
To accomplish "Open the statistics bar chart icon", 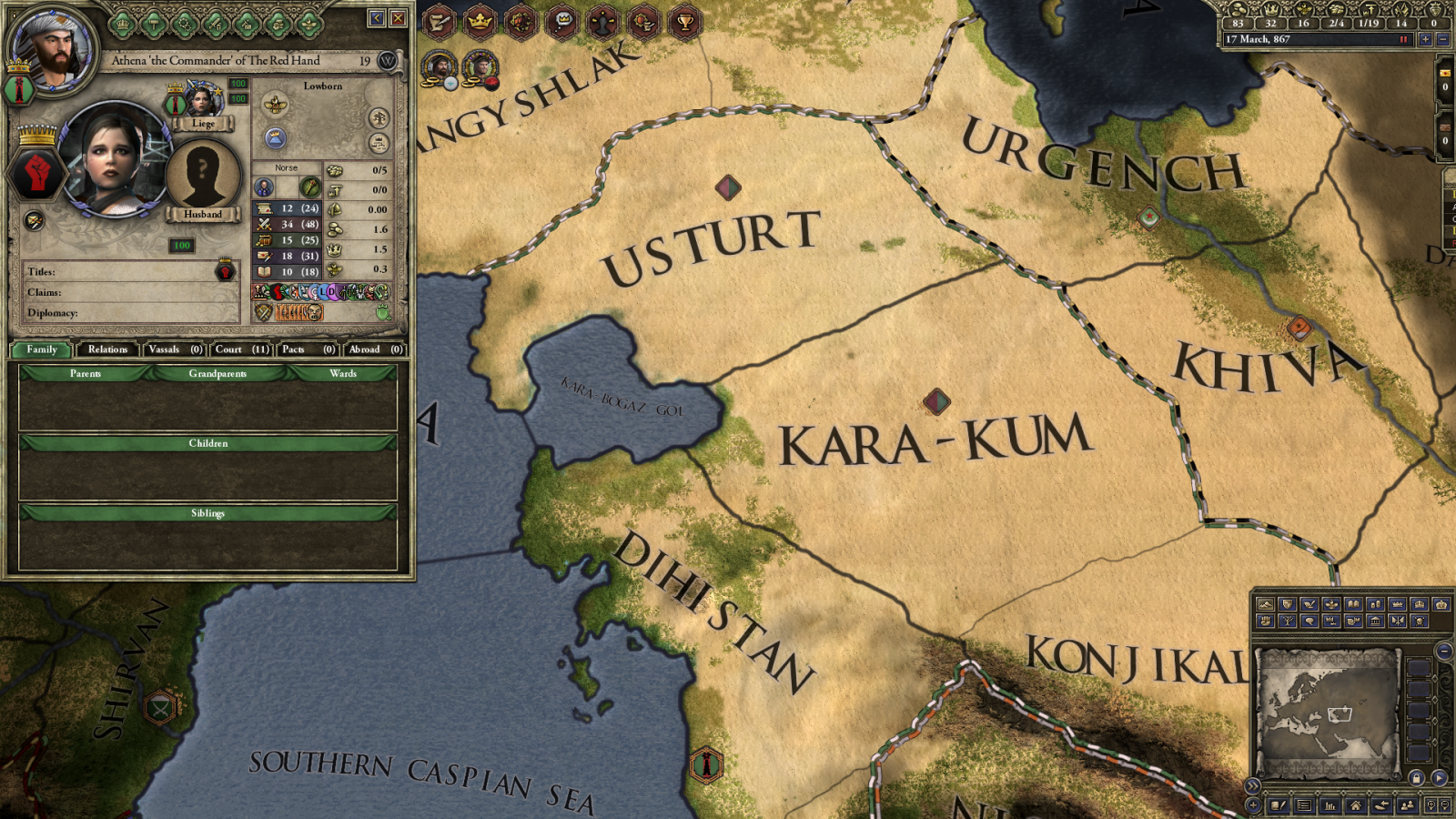I will (1328, 804).
